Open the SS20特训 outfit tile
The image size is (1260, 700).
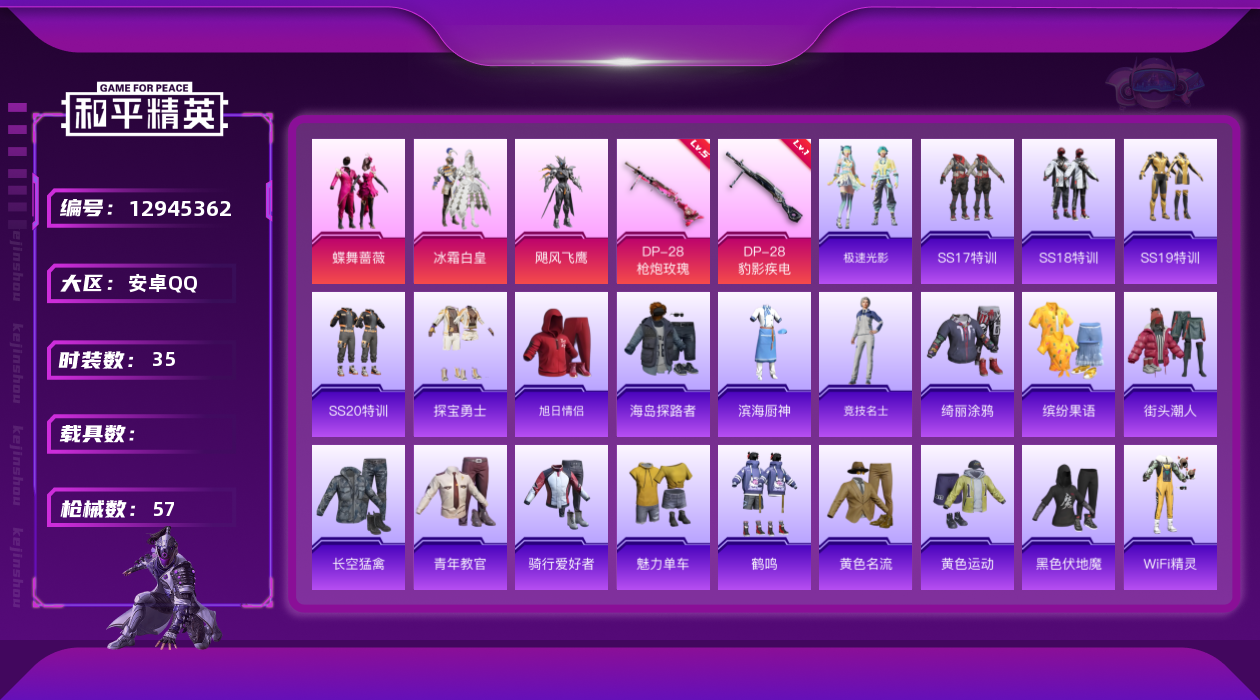[358, 364]
